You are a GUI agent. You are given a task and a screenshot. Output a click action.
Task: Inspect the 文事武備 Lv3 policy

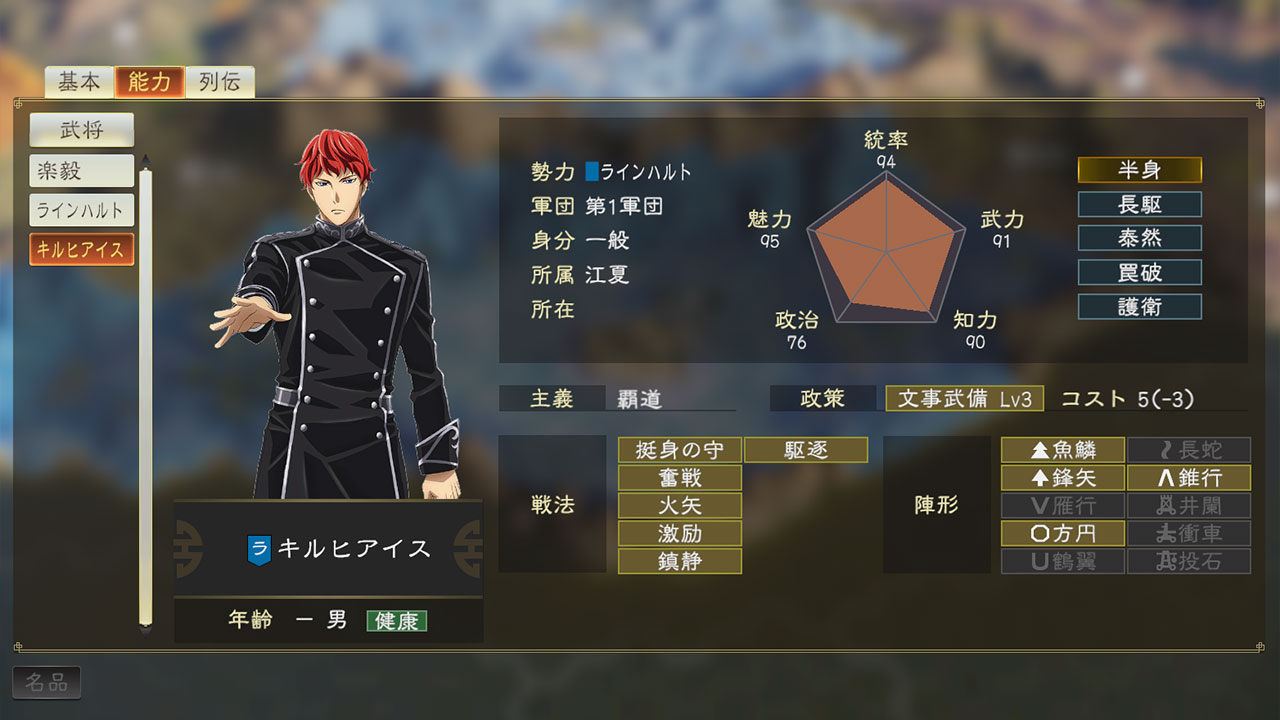pos(964,398)
